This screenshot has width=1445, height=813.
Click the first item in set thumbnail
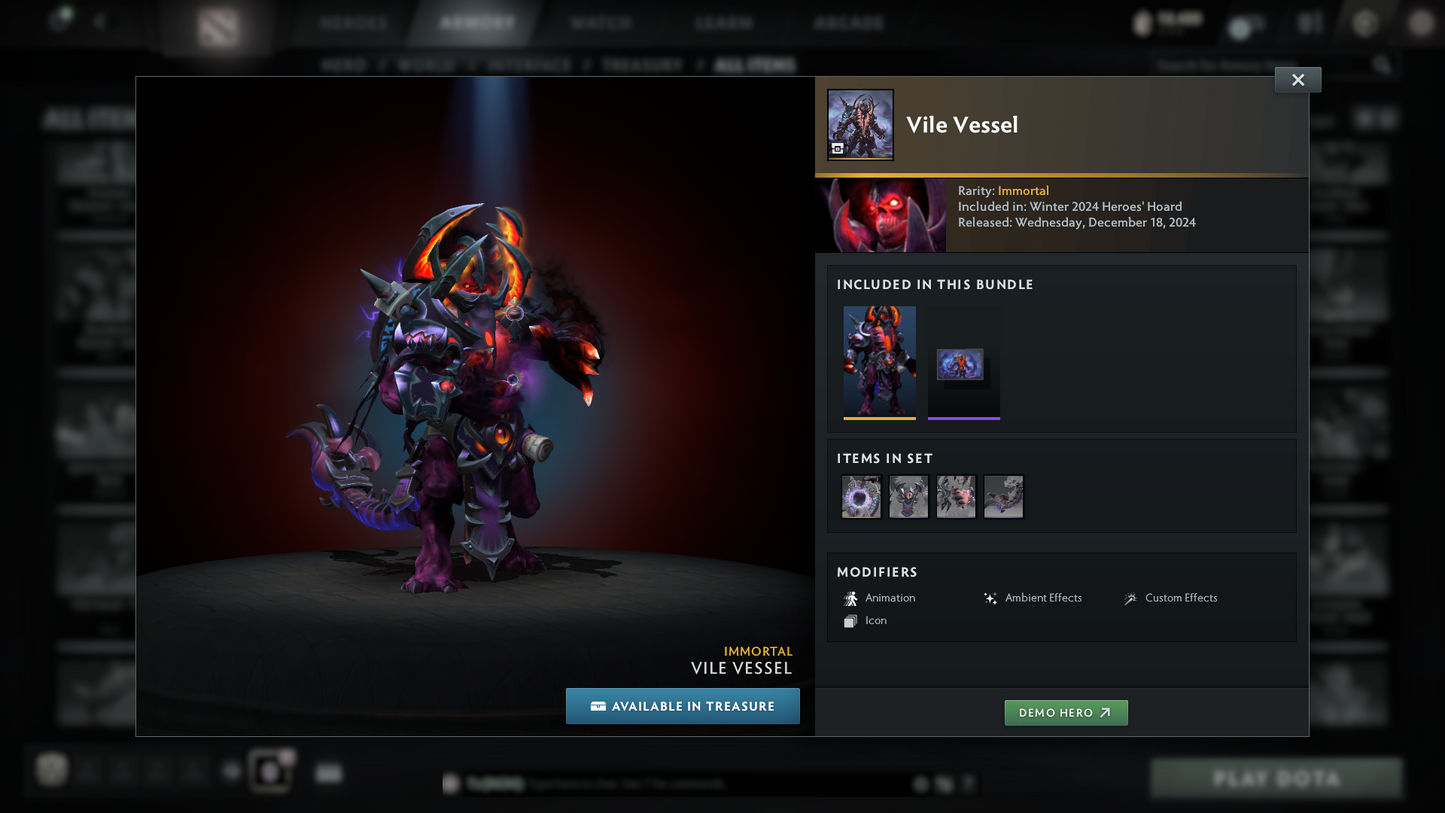click(x=860, y=496)
